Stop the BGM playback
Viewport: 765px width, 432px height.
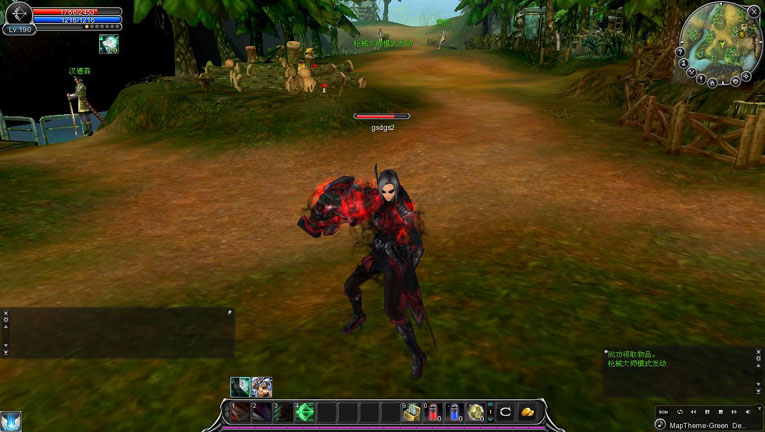(x=721, y=411)
